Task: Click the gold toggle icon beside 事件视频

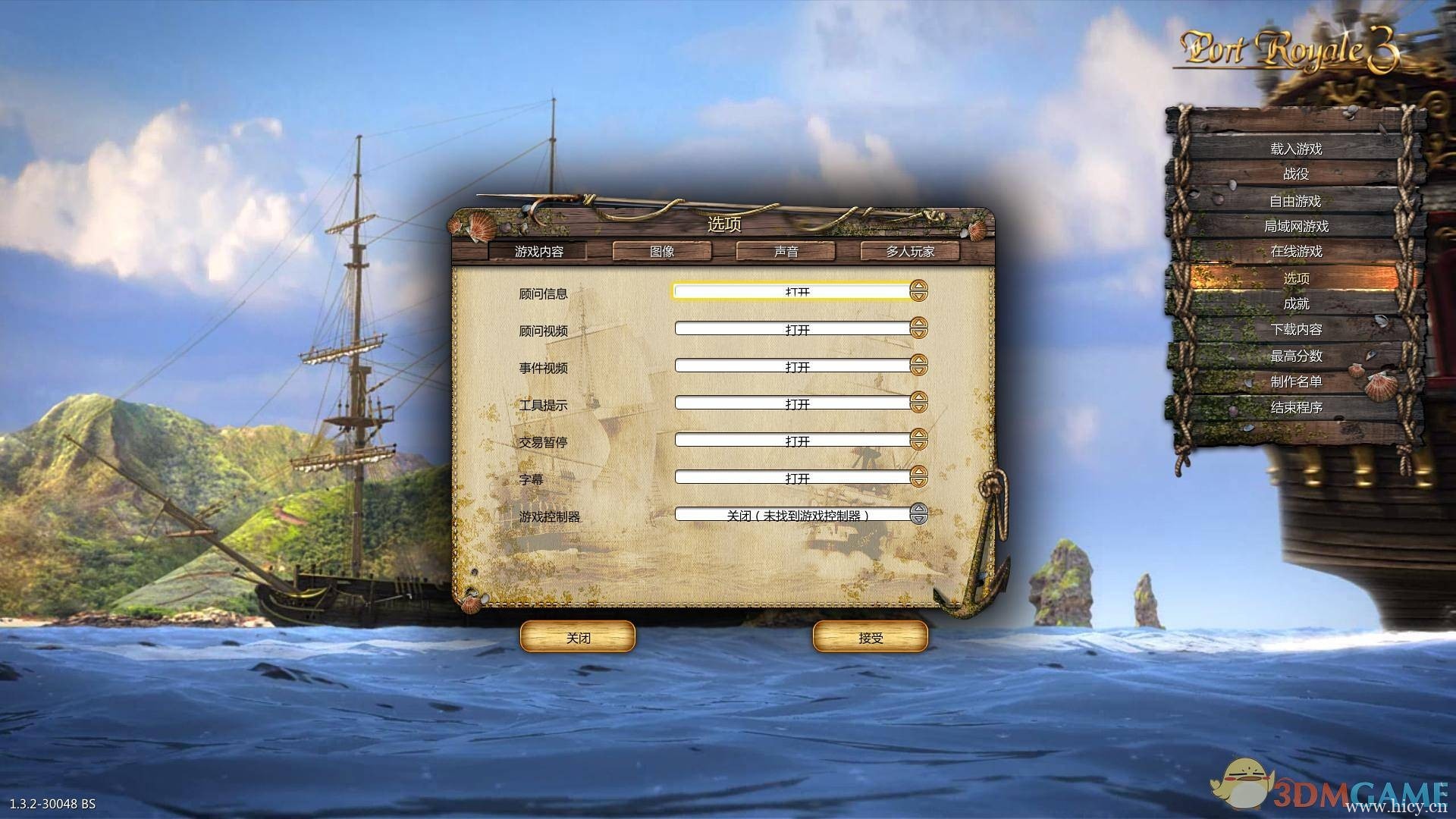Action: coord(920,366)
